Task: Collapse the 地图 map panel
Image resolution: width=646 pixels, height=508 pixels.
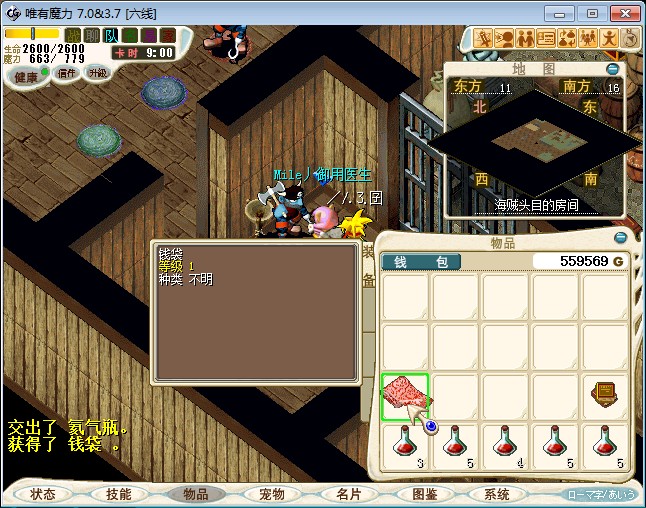Action: pyautogui.click(x=613, y=70)
